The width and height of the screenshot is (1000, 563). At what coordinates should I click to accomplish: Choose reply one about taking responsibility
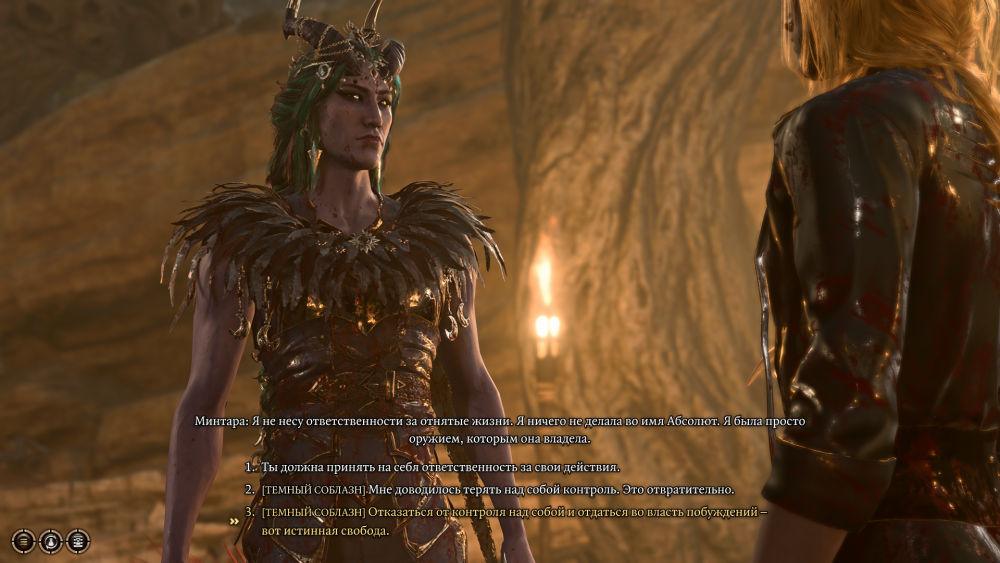[x=440, y=467]
